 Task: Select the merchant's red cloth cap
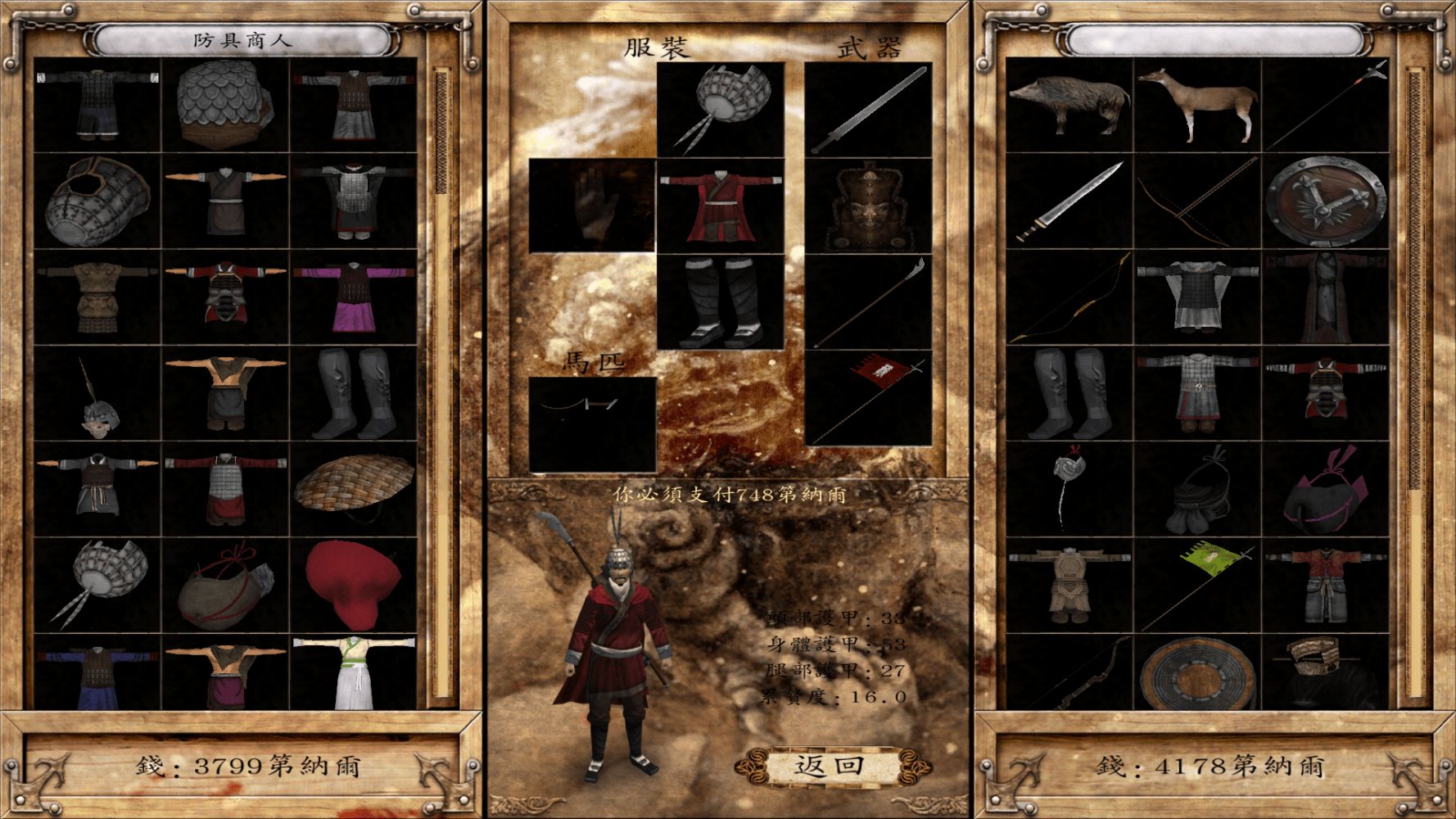pos(354,583)
